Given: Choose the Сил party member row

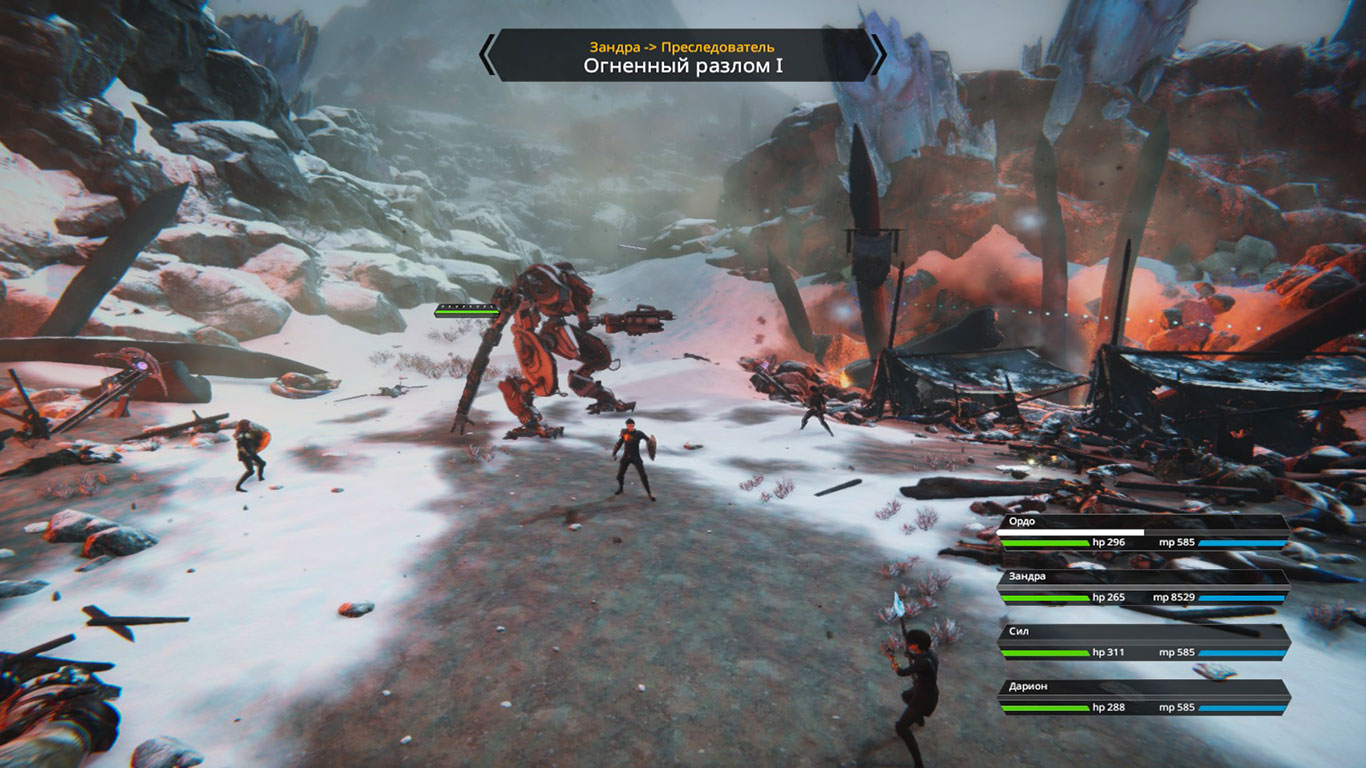Looking at the screenshot, I should pos(1142,643).
